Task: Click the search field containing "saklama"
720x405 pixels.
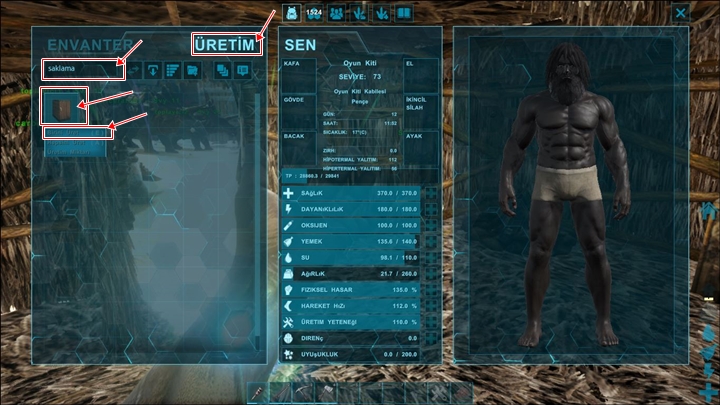Action: point(82,69)
